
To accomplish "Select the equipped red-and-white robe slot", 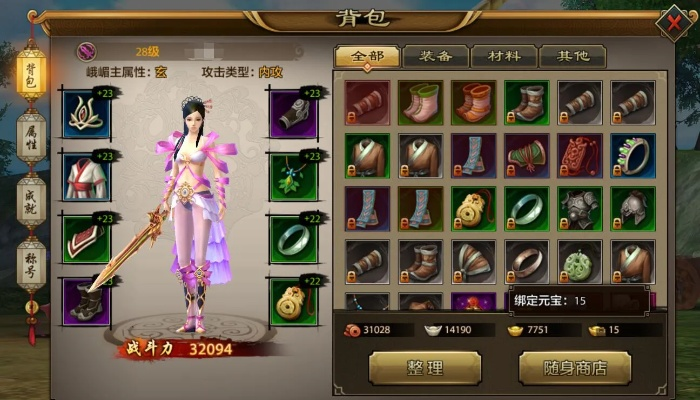I will click(86, 176).
